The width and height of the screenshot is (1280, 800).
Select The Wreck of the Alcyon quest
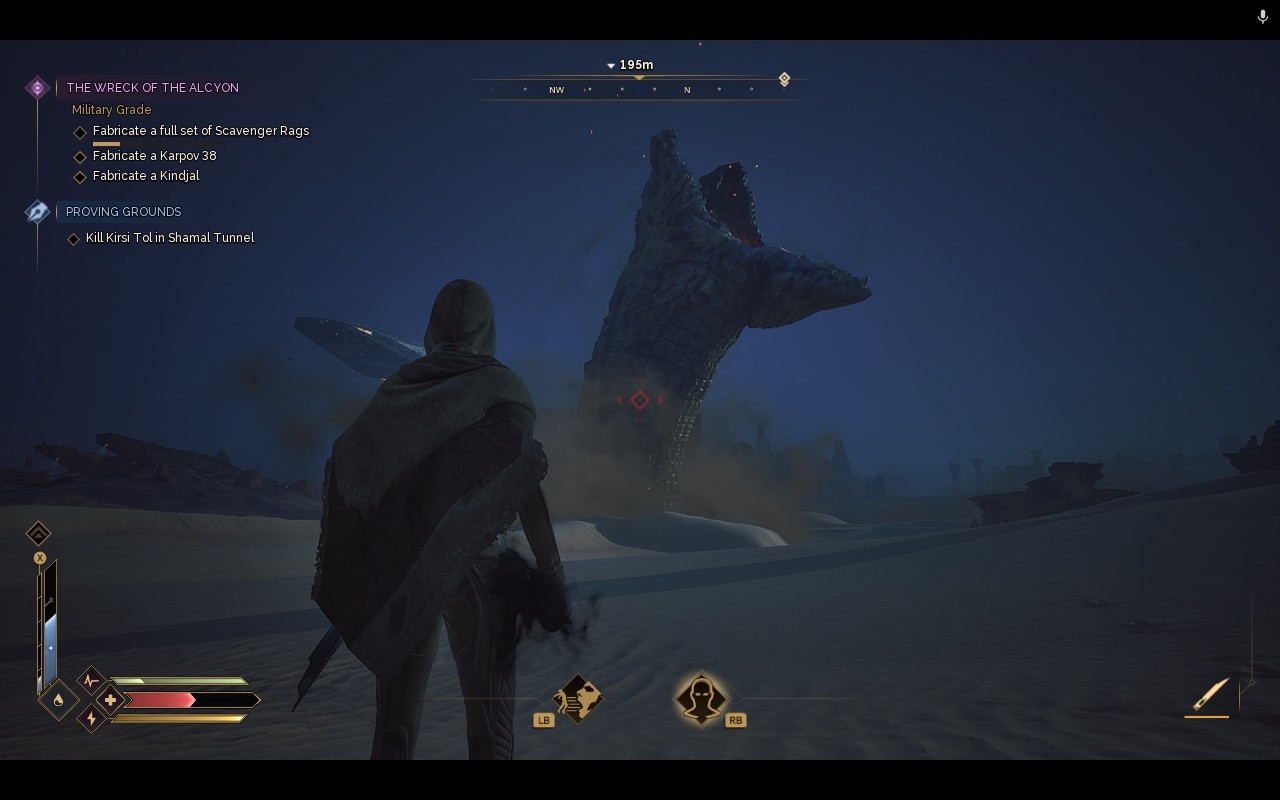tap(153, 88)
